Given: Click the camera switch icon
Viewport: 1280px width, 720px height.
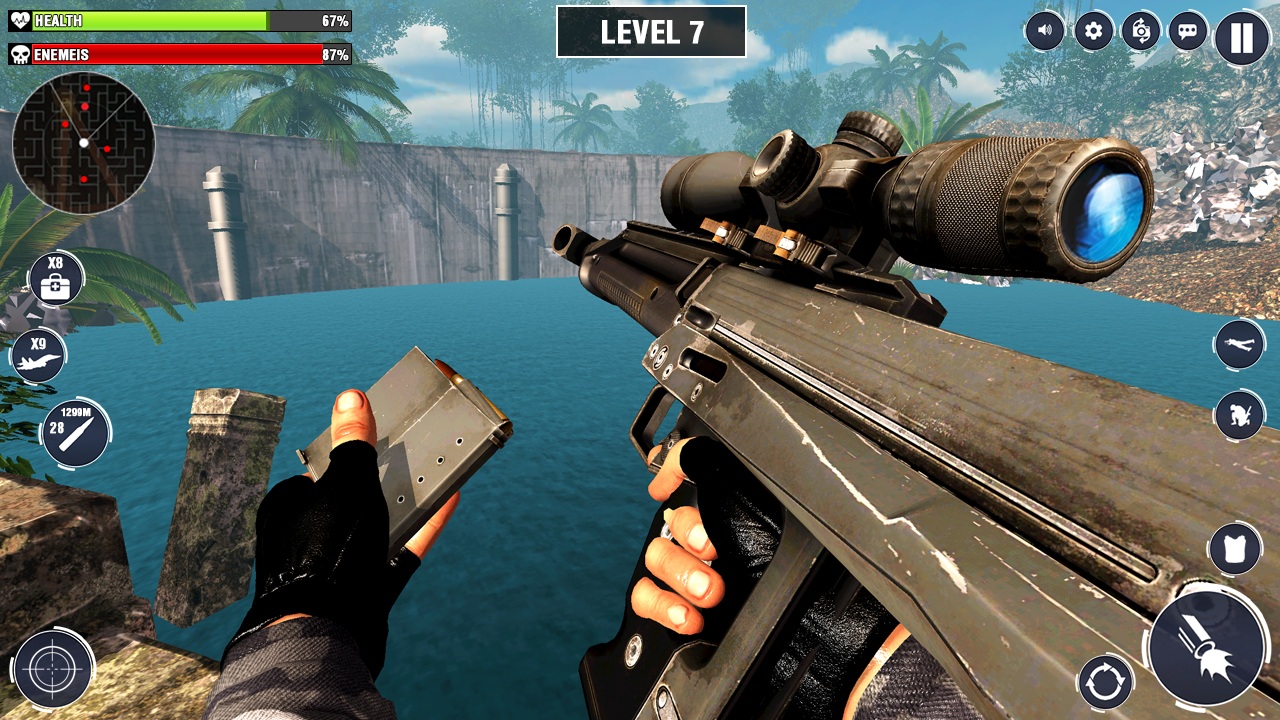Looking at the screenshot, I should 1140,30.
